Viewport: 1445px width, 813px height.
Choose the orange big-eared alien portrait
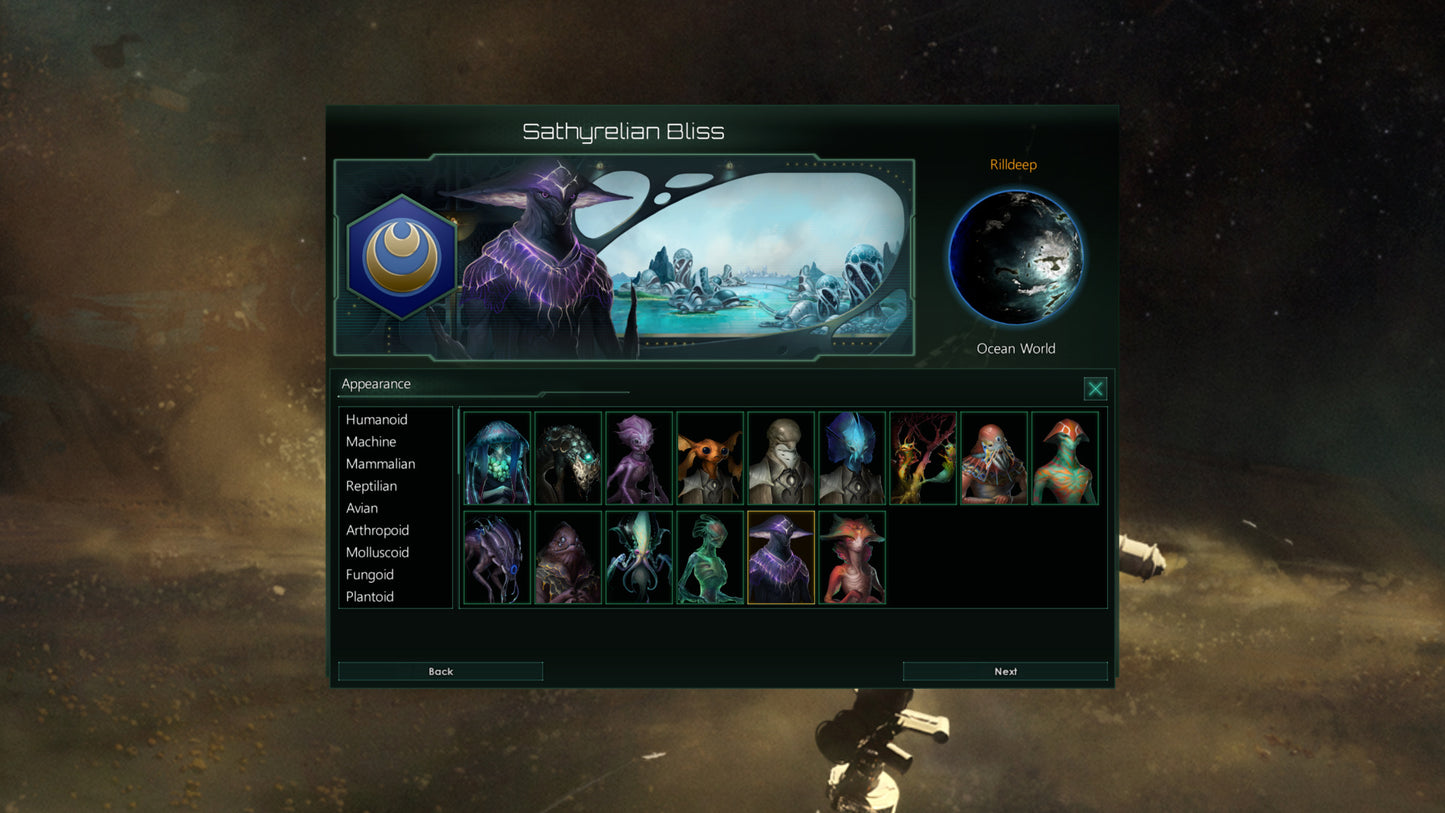point(710,458)
